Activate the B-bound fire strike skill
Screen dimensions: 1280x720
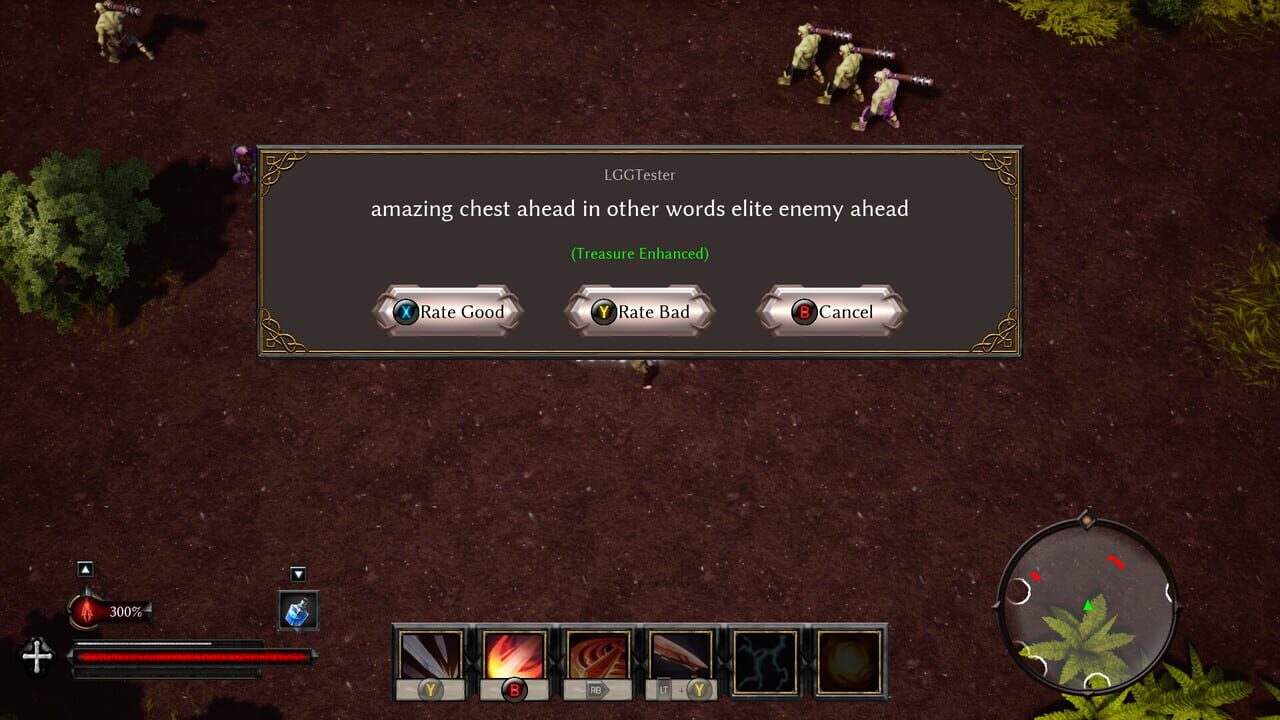point(513,655)
